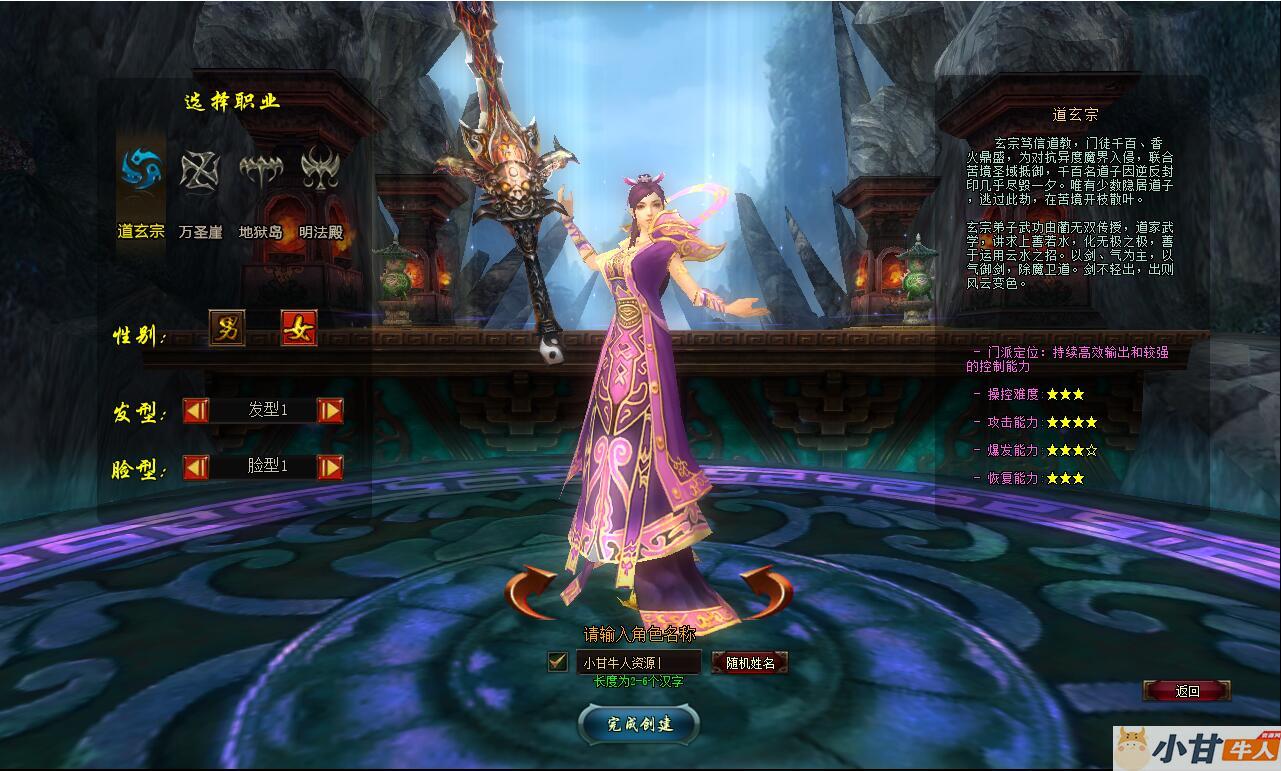Finish creation with 完成创建
The height and width of the screenshot is (771, 1281).
click(x=639, y=724)
